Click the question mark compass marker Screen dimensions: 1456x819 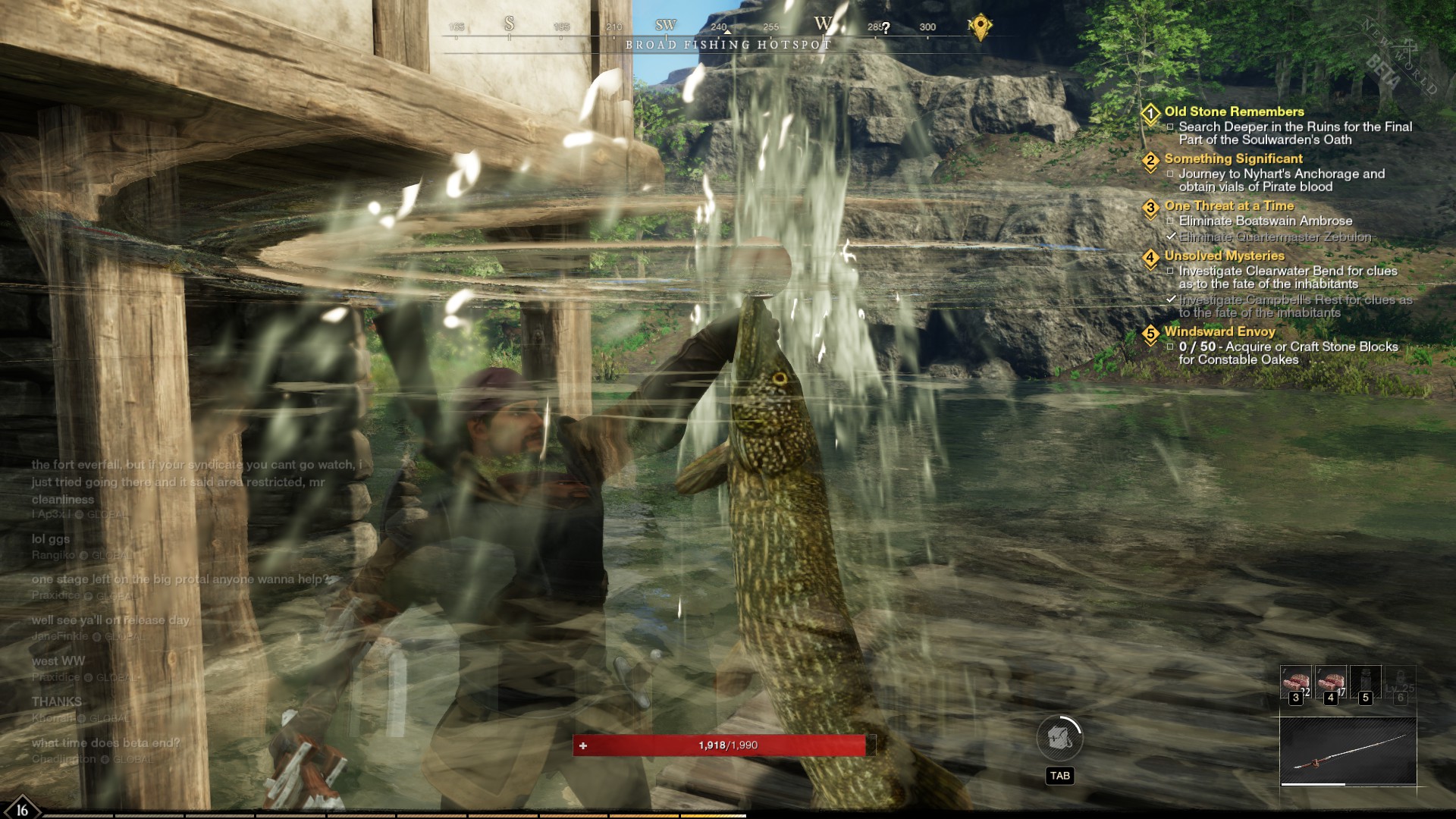[886, 28]
